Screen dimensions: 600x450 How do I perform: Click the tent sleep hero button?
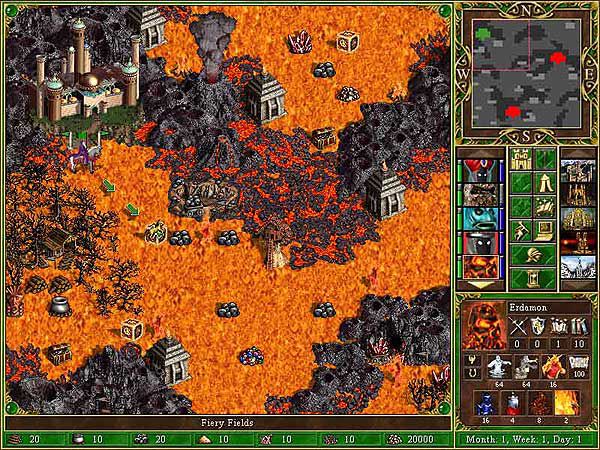pos(545,183)
